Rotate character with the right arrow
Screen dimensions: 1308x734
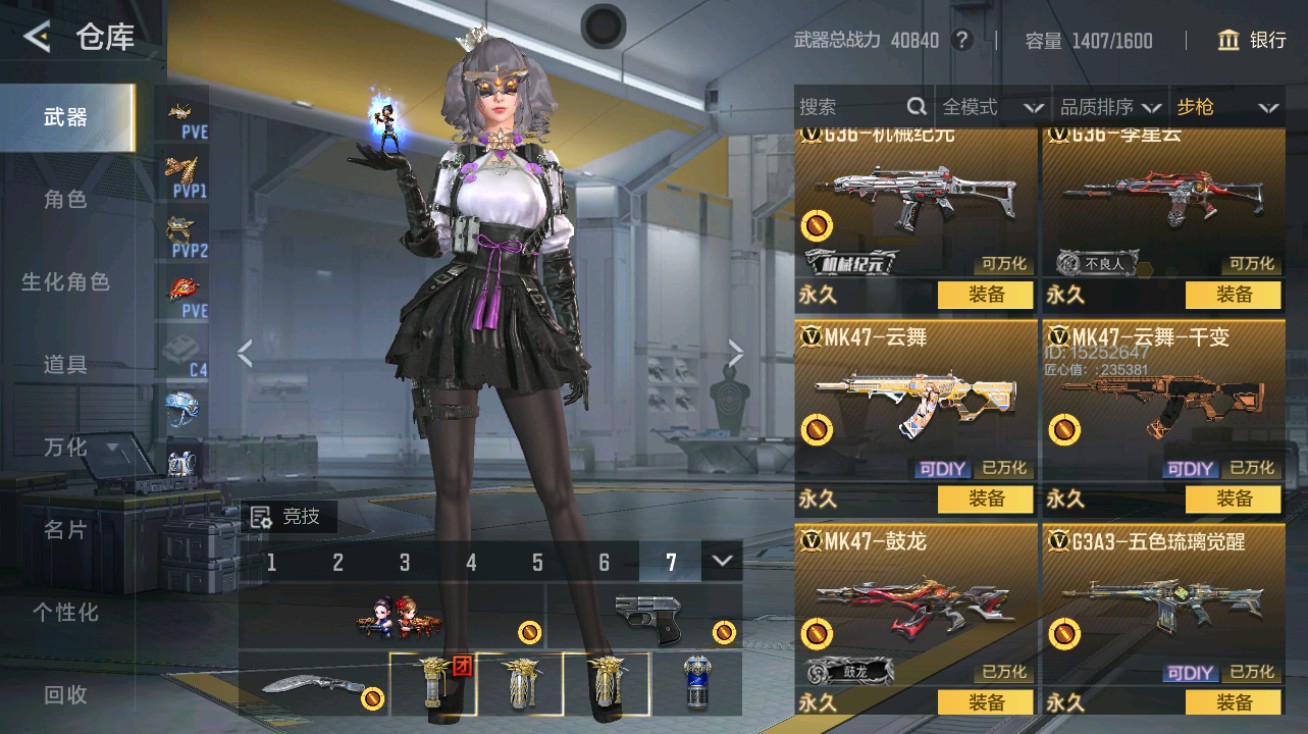tap(736, 353)
